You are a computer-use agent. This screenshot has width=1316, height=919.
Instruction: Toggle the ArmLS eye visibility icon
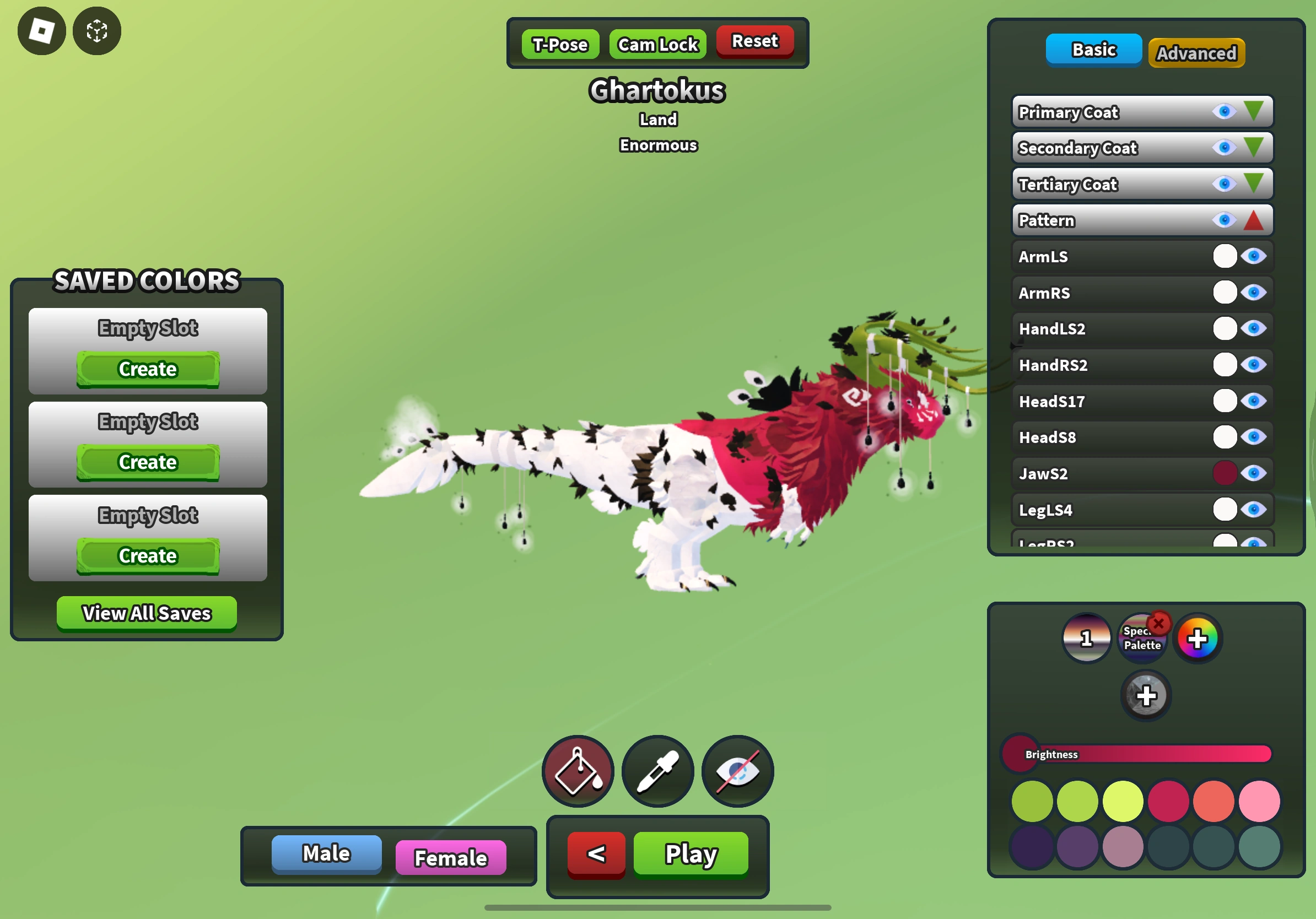(1256, 257)
